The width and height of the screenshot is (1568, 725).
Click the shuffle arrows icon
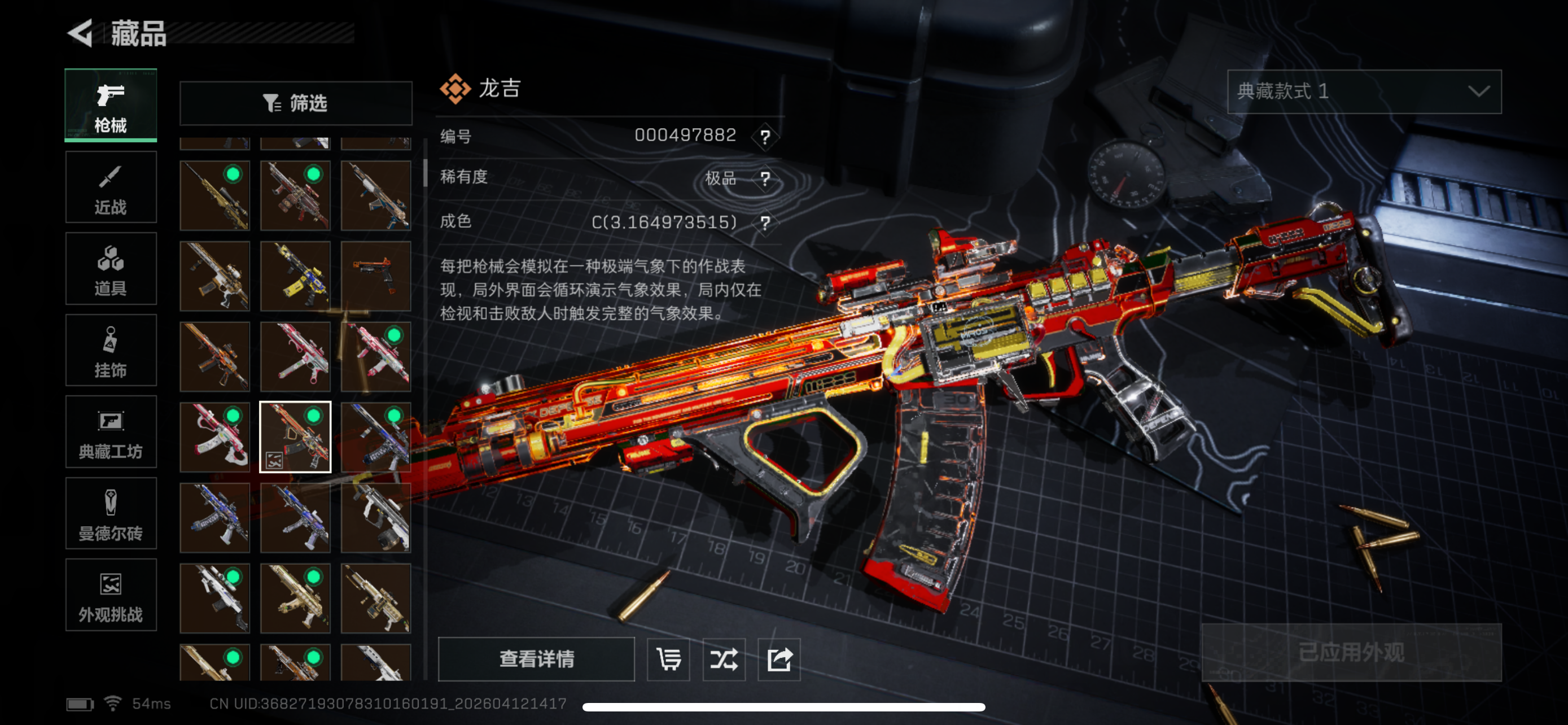pyautogui.click(x=724, y=660)
